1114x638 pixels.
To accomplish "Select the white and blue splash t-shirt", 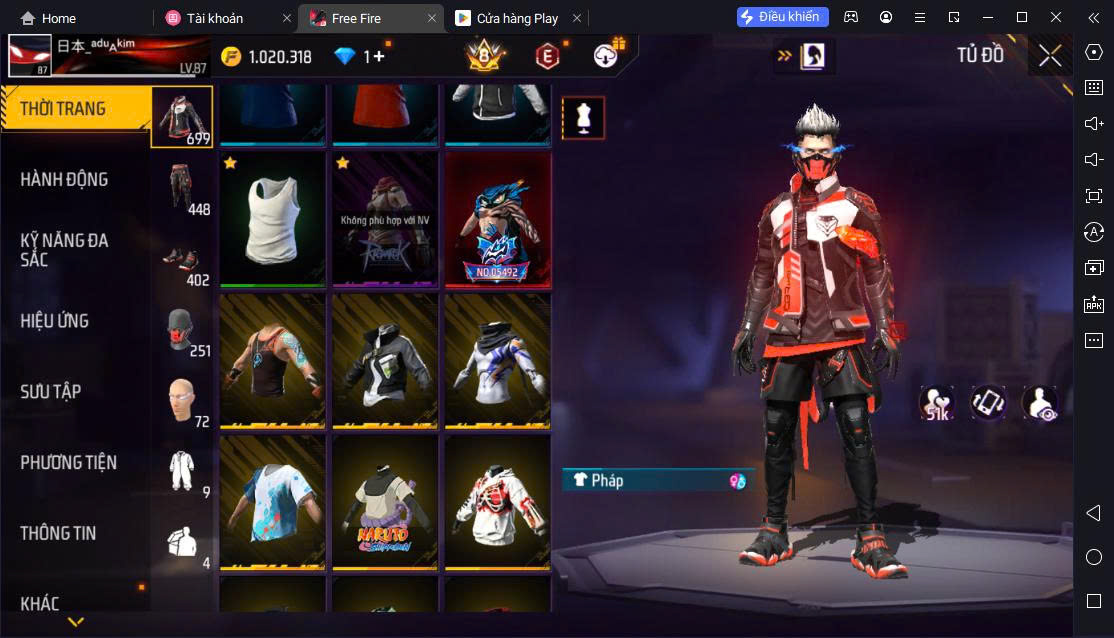I will (x=273, y=502).
